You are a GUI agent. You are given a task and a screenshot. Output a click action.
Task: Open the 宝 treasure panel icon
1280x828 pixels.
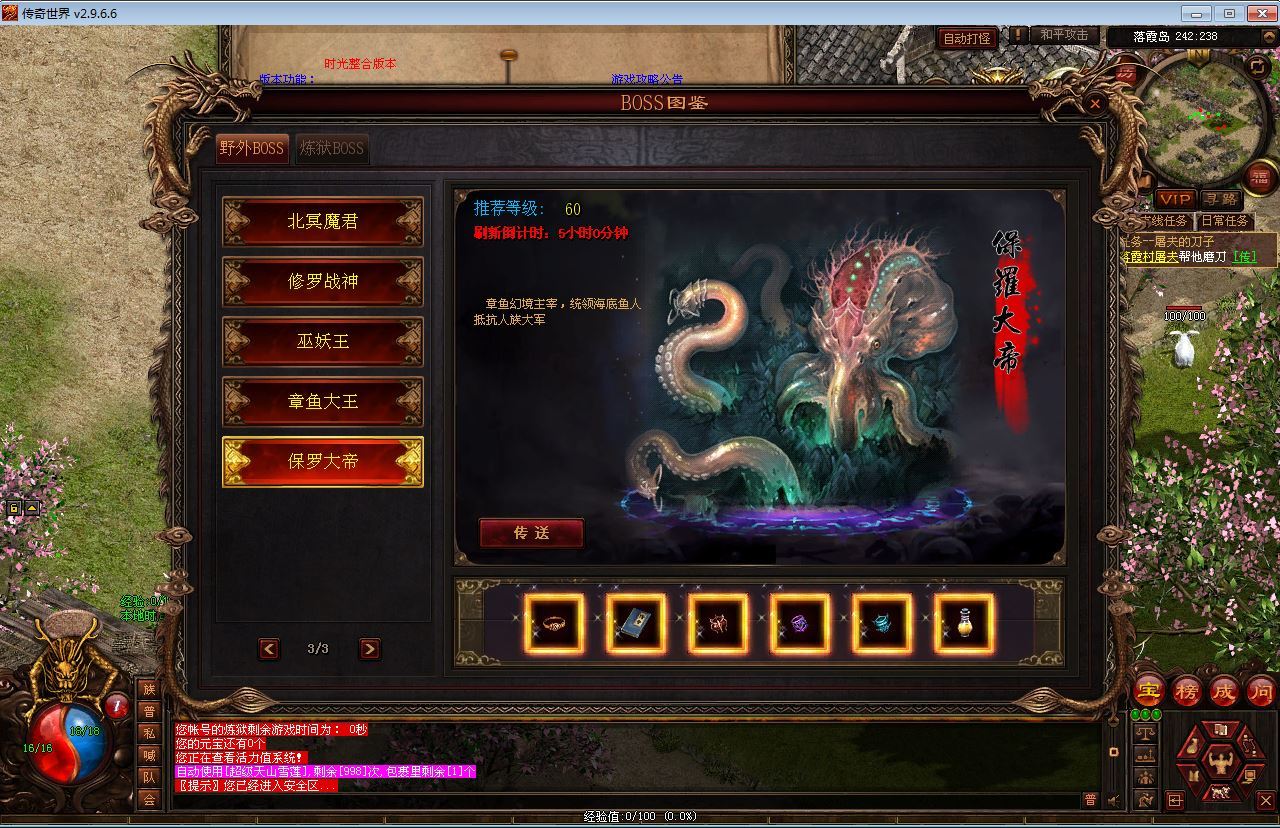click(x=1148, y=691)
